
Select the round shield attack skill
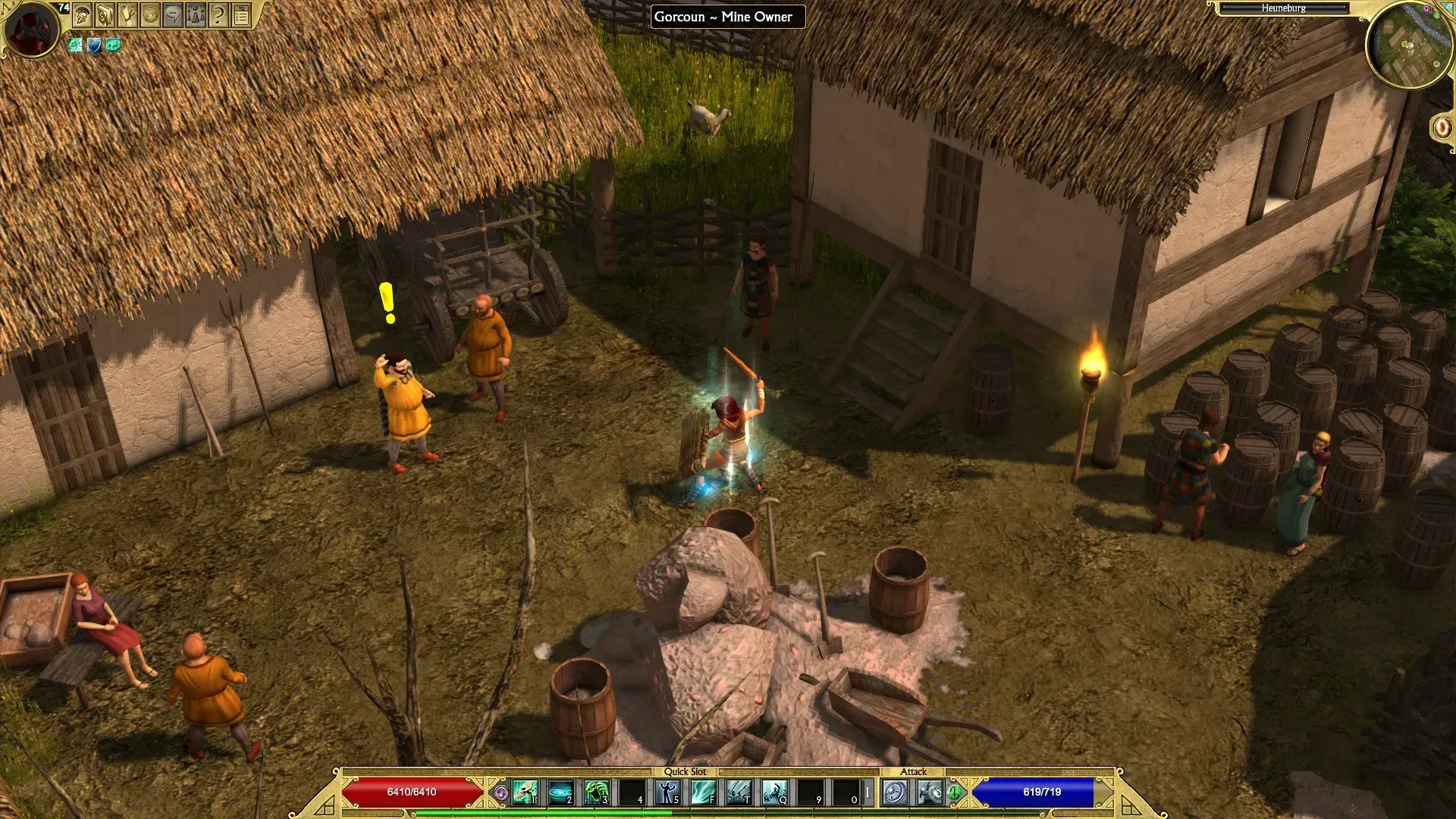[895, 792]
